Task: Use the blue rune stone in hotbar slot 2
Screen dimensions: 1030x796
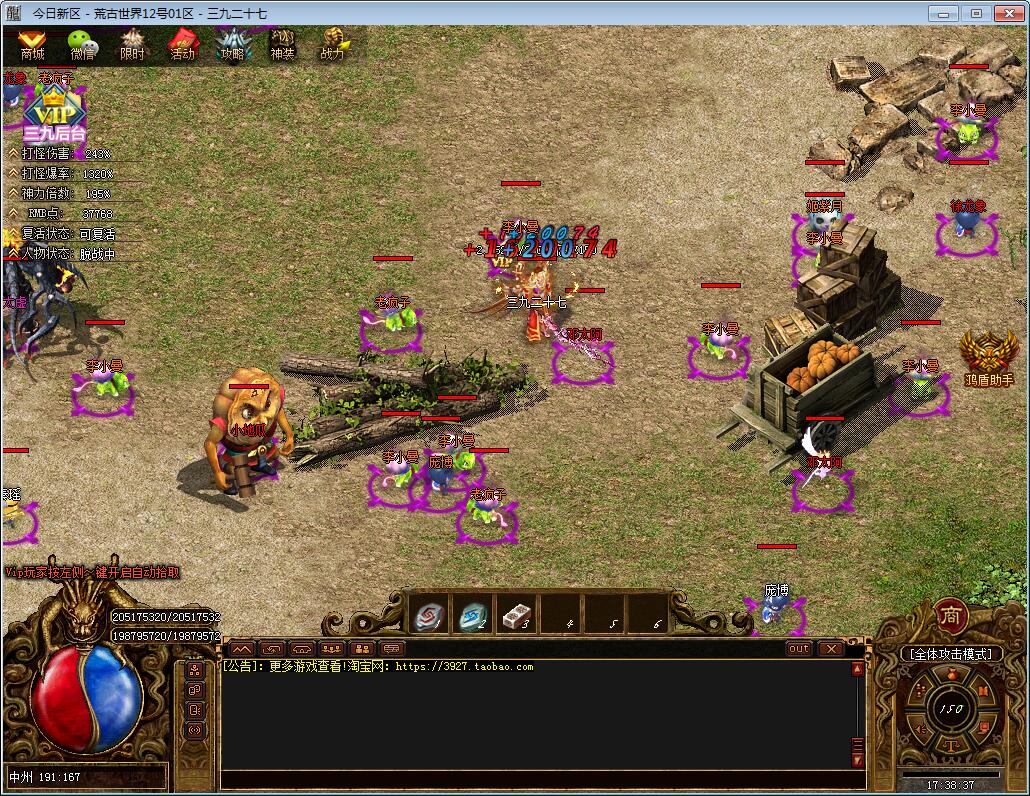Action: 475,615
